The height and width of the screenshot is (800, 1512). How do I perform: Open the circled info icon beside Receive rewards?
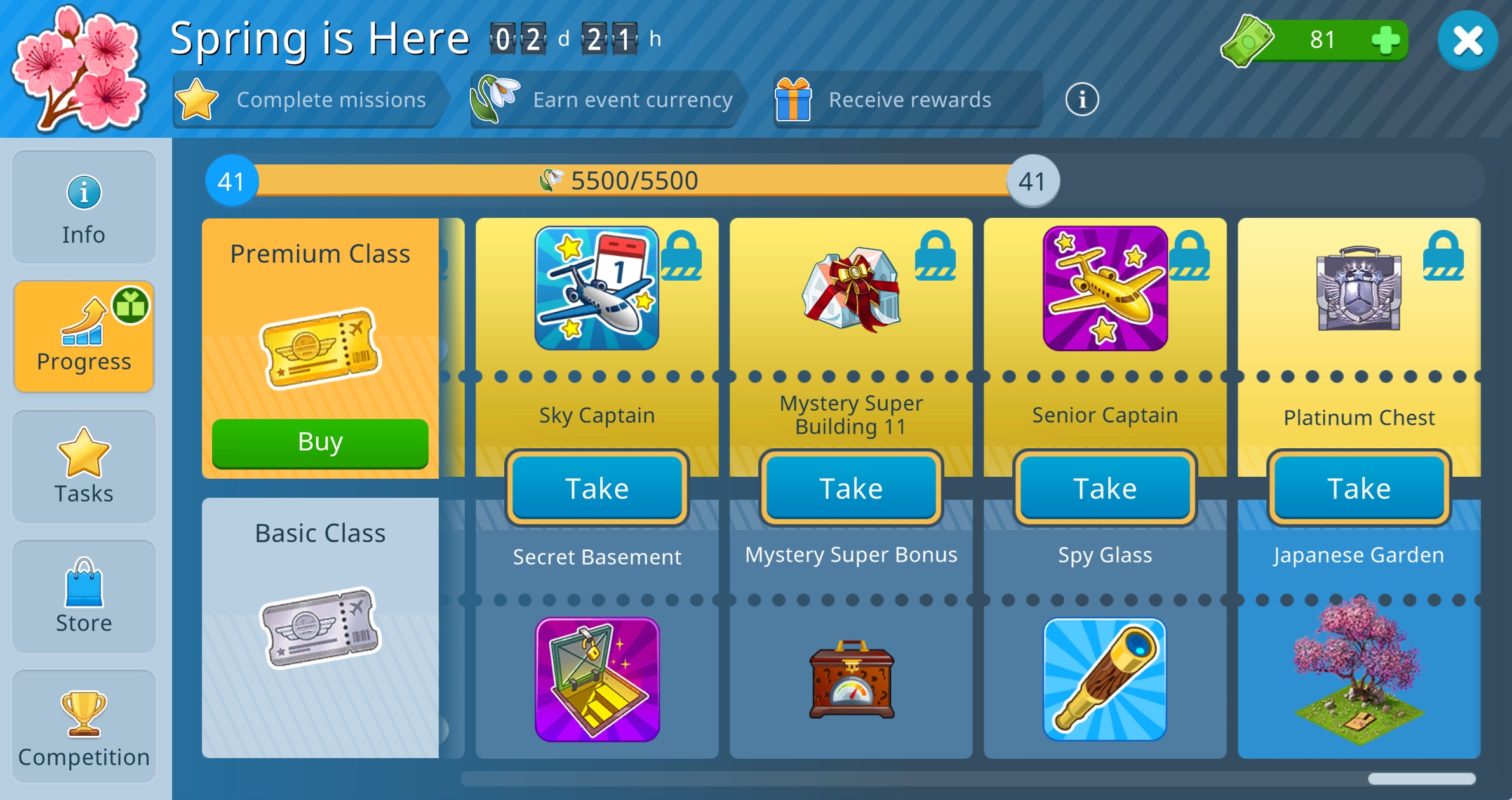[1081, 100]
